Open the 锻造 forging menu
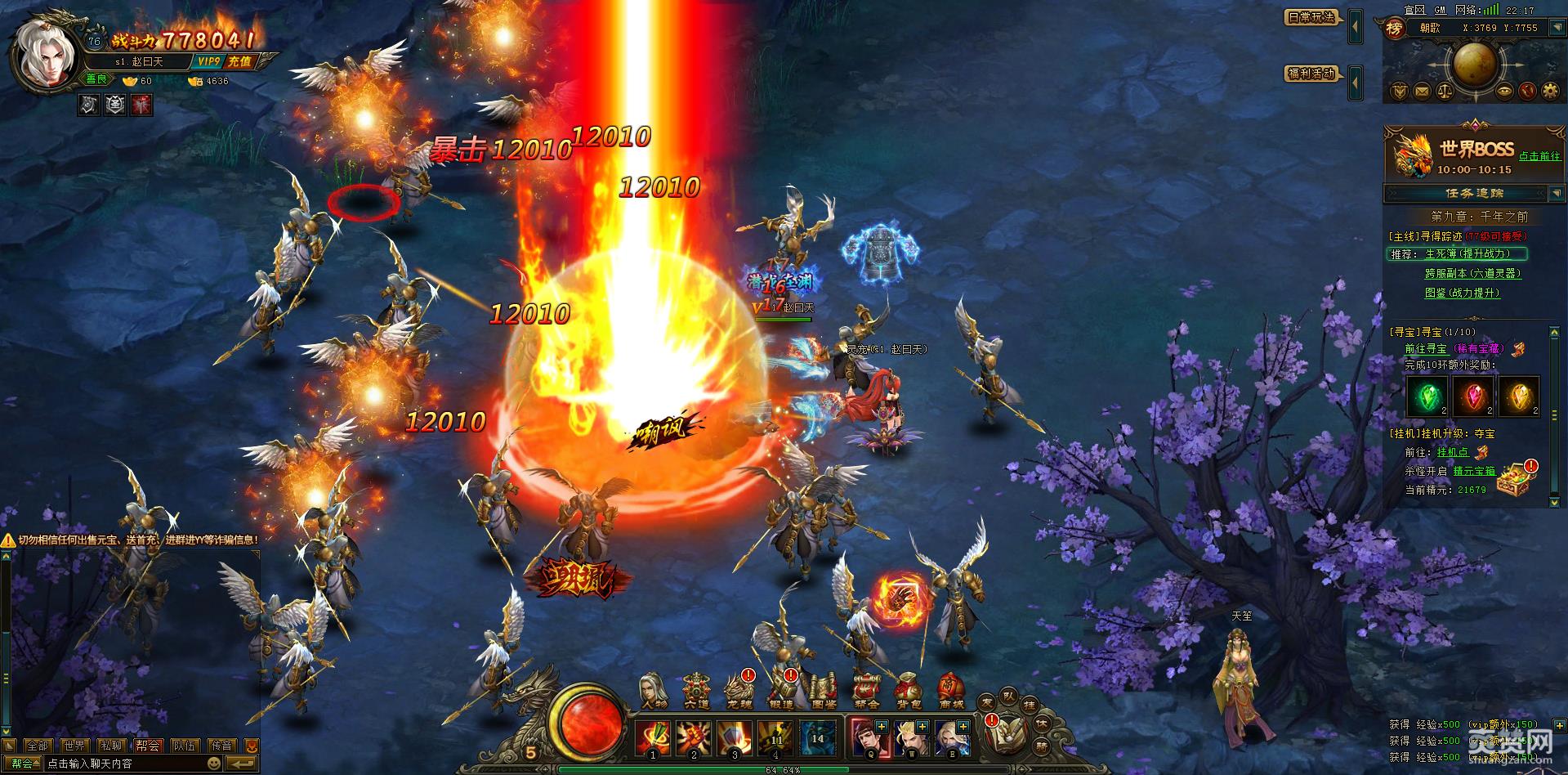1568x775 pixels. point(781,692)
